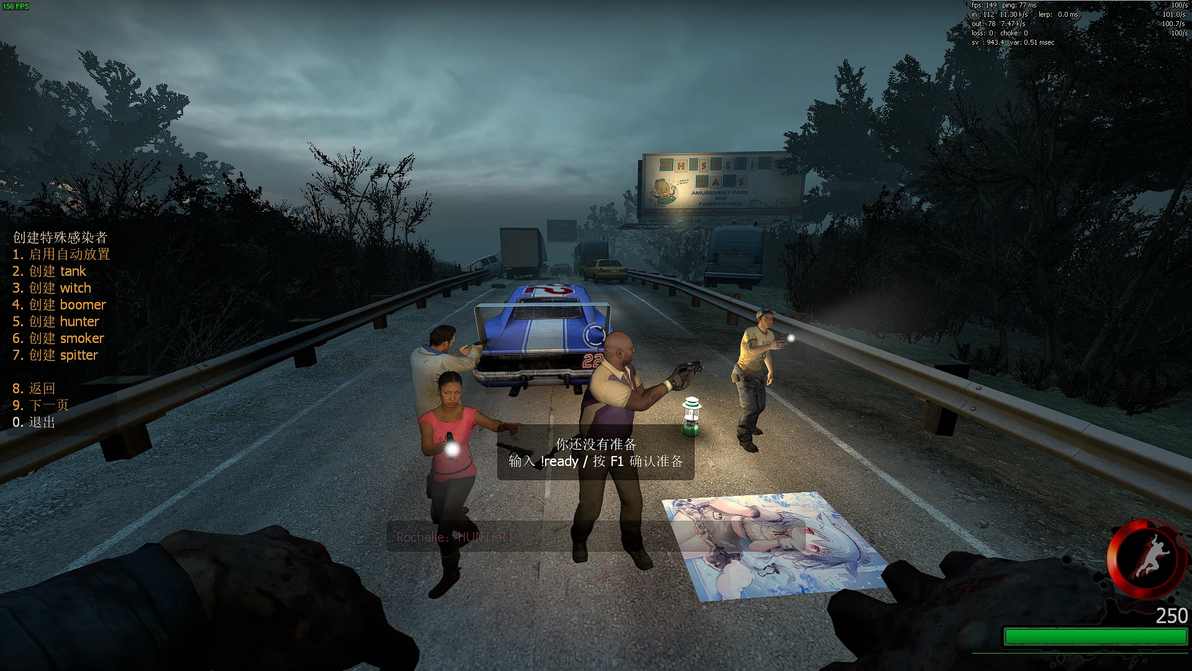This screenshot has width=1192, height=671.
Task: Choose the create spitter entry
Action: tap(55, 355)
